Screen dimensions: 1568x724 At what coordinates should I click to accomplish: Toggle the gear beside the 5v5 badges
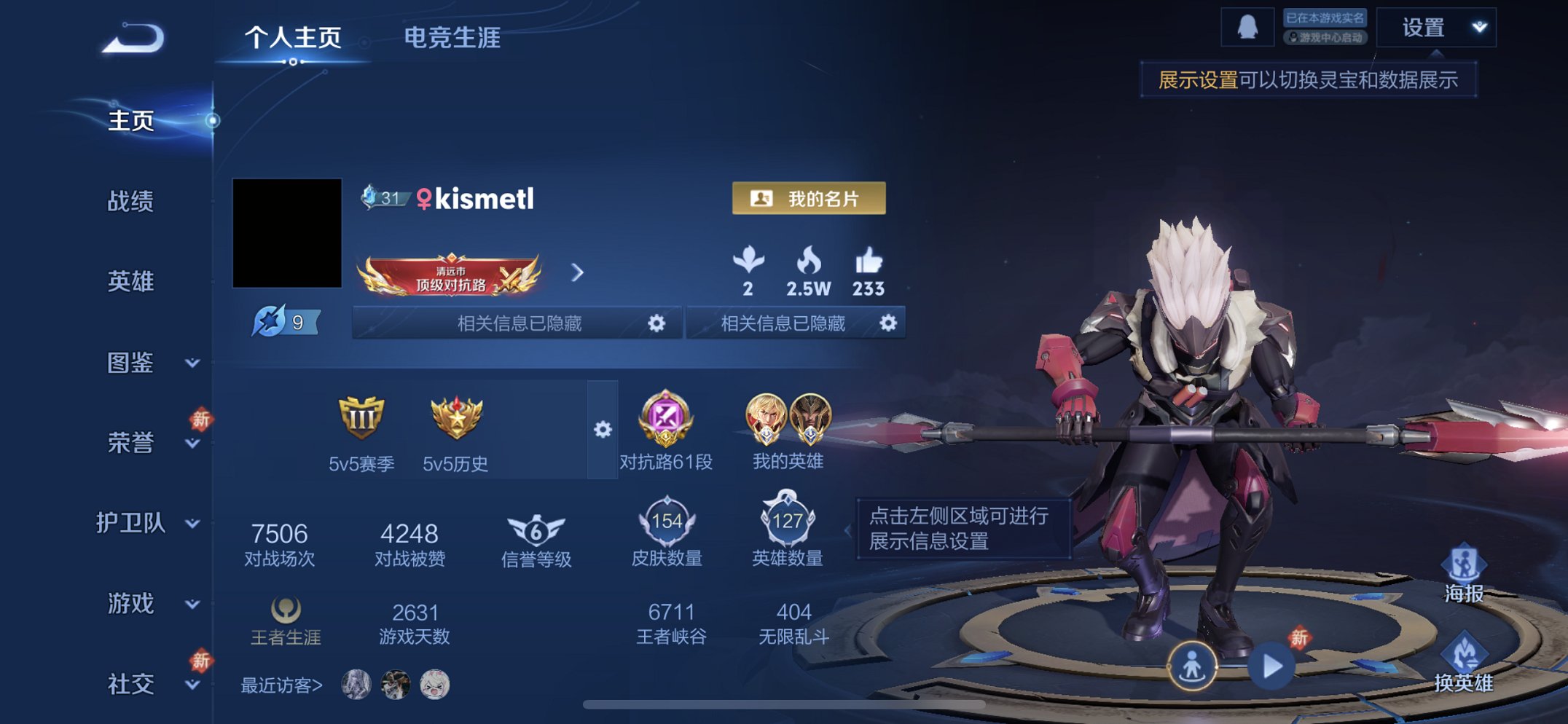click(x=602, y=430)
